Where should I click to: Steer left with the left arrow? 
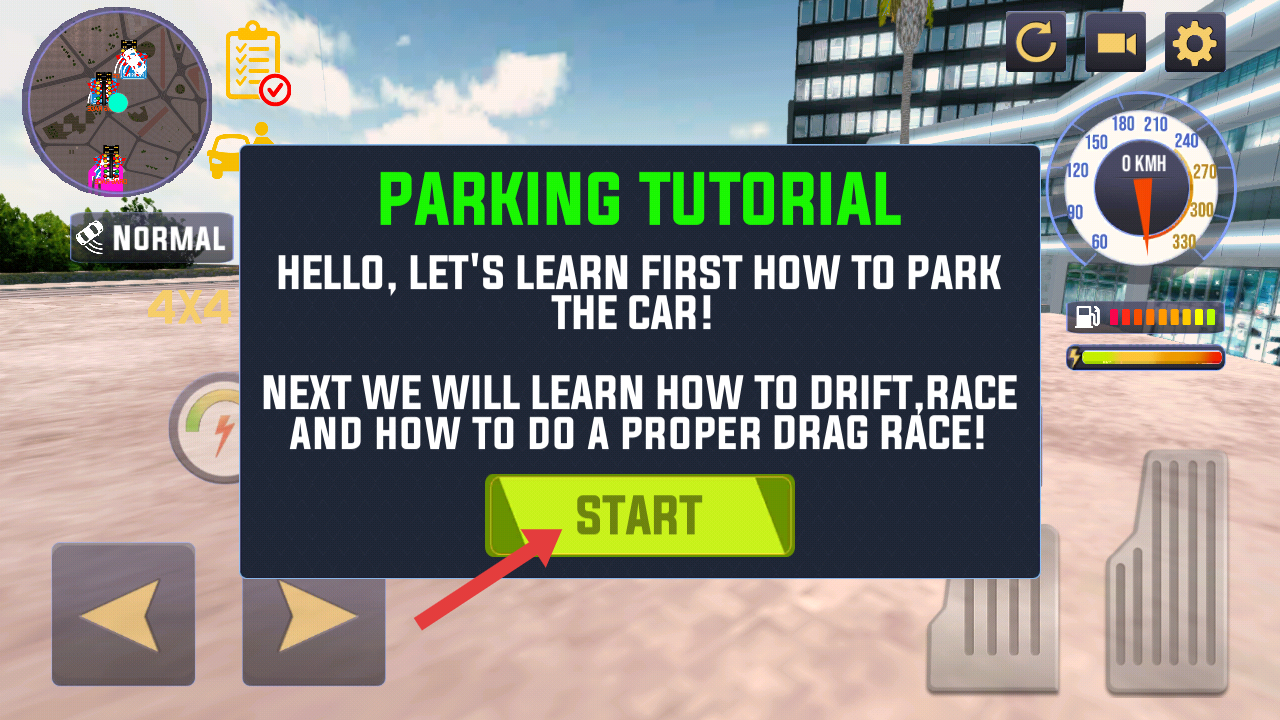coord(123,614)
